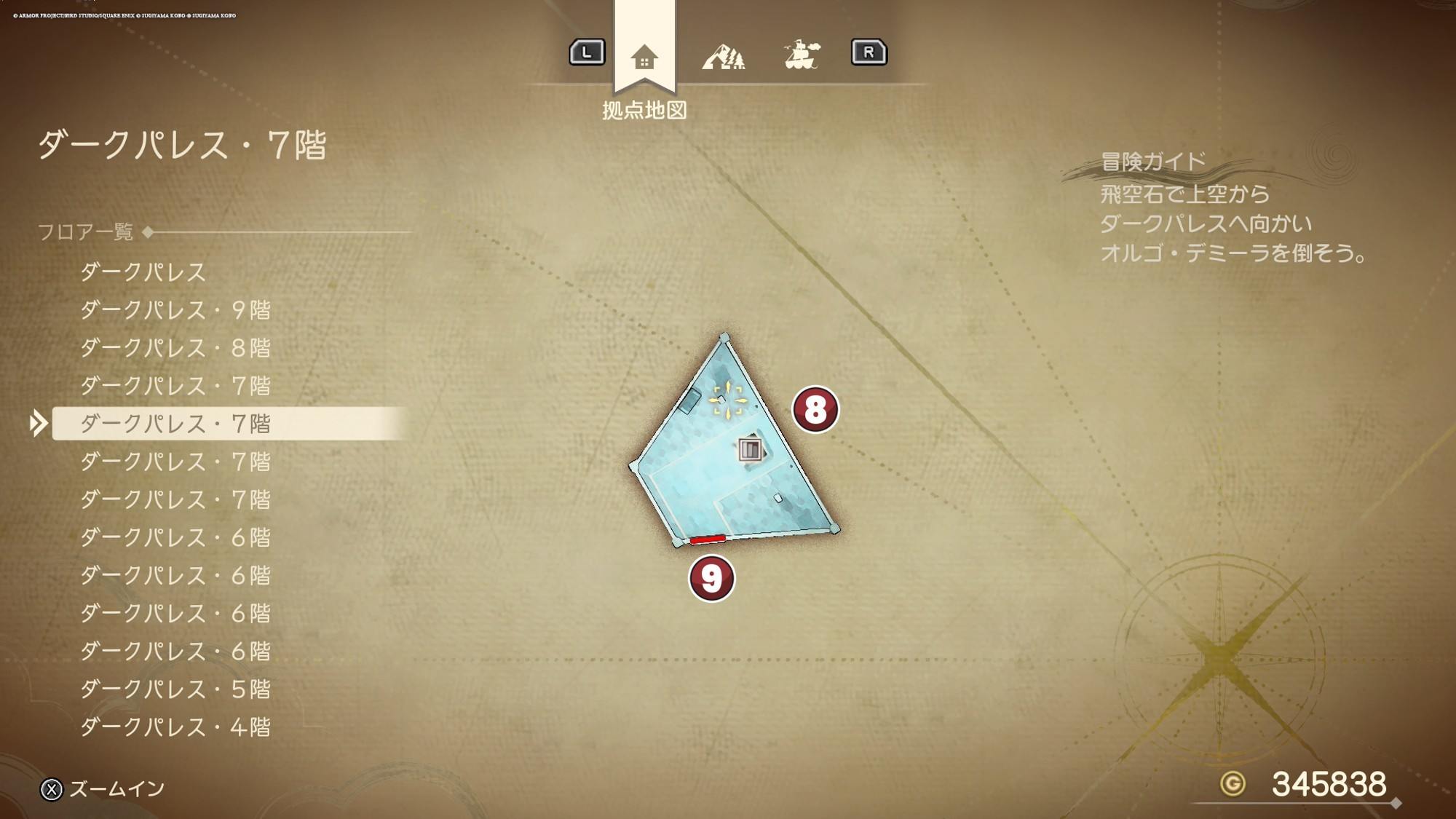Click the red number 9 map marker
Viewport: 1456px width, 819px height.
point(711,579)
